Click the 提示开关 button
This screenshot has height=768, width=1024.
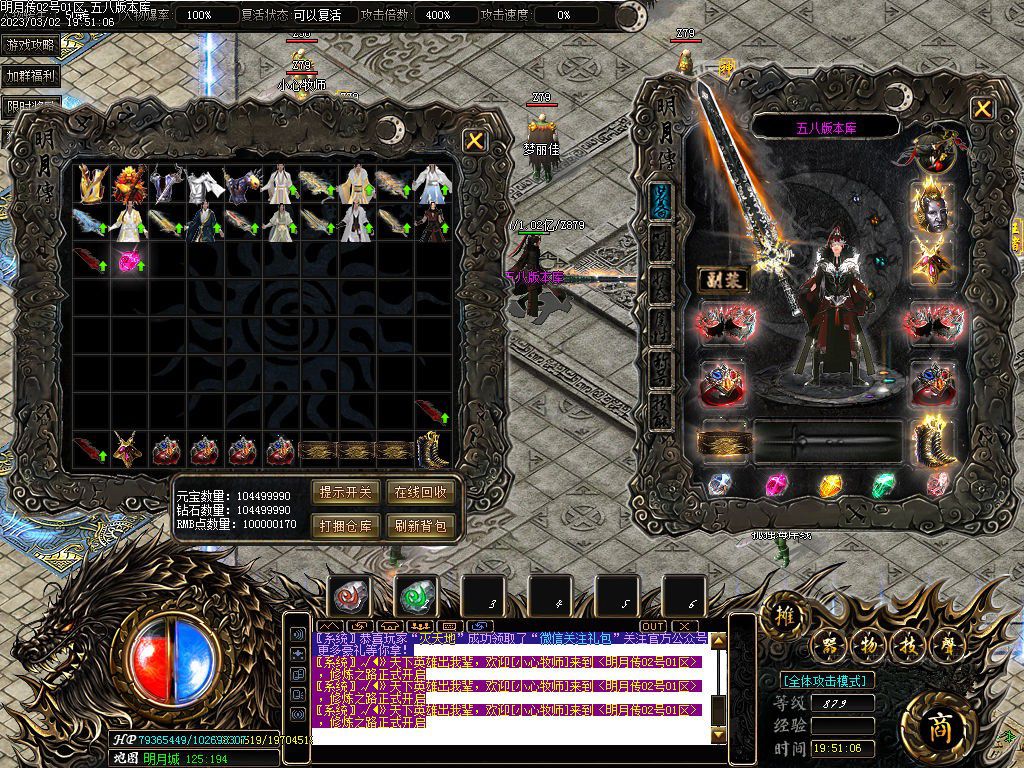(x=345, y=492)
